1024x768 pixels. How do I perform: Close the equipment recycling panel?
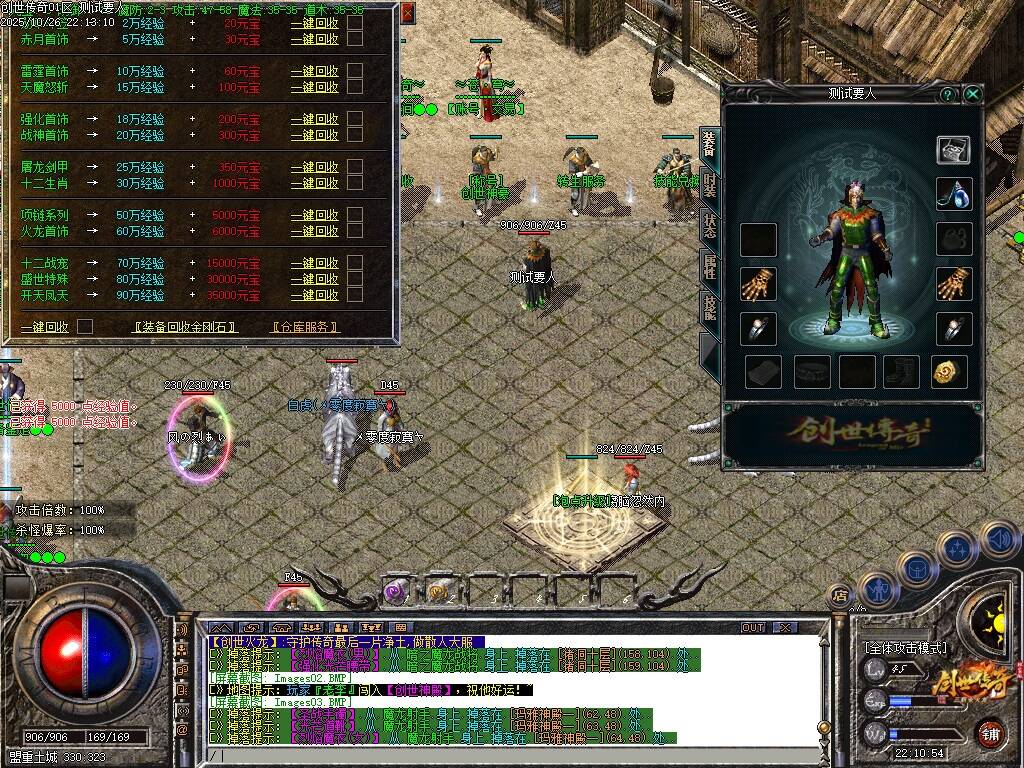[x=407, y=13]
